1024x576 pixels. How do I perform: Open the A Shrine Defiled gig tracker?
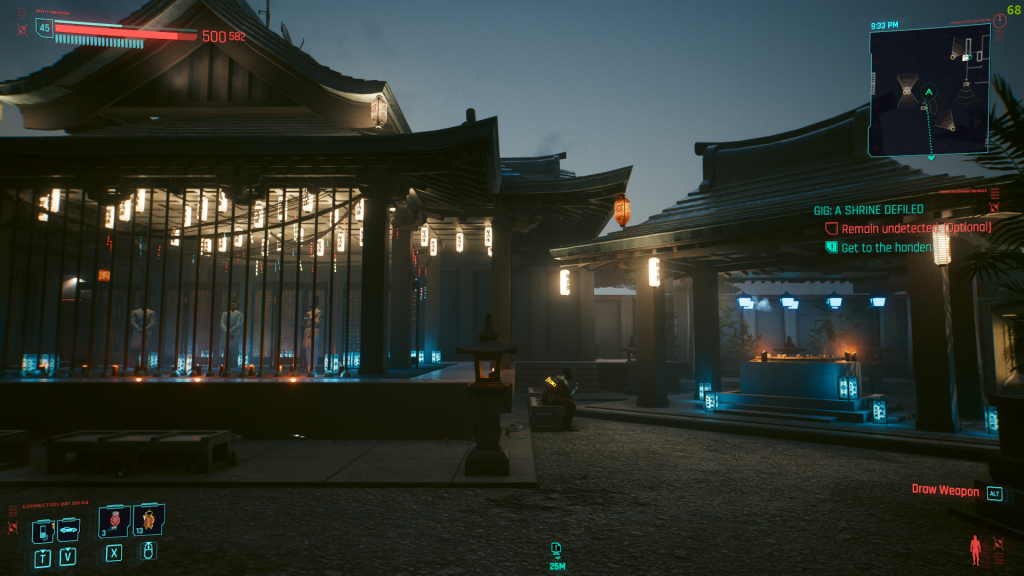(868, 210)
